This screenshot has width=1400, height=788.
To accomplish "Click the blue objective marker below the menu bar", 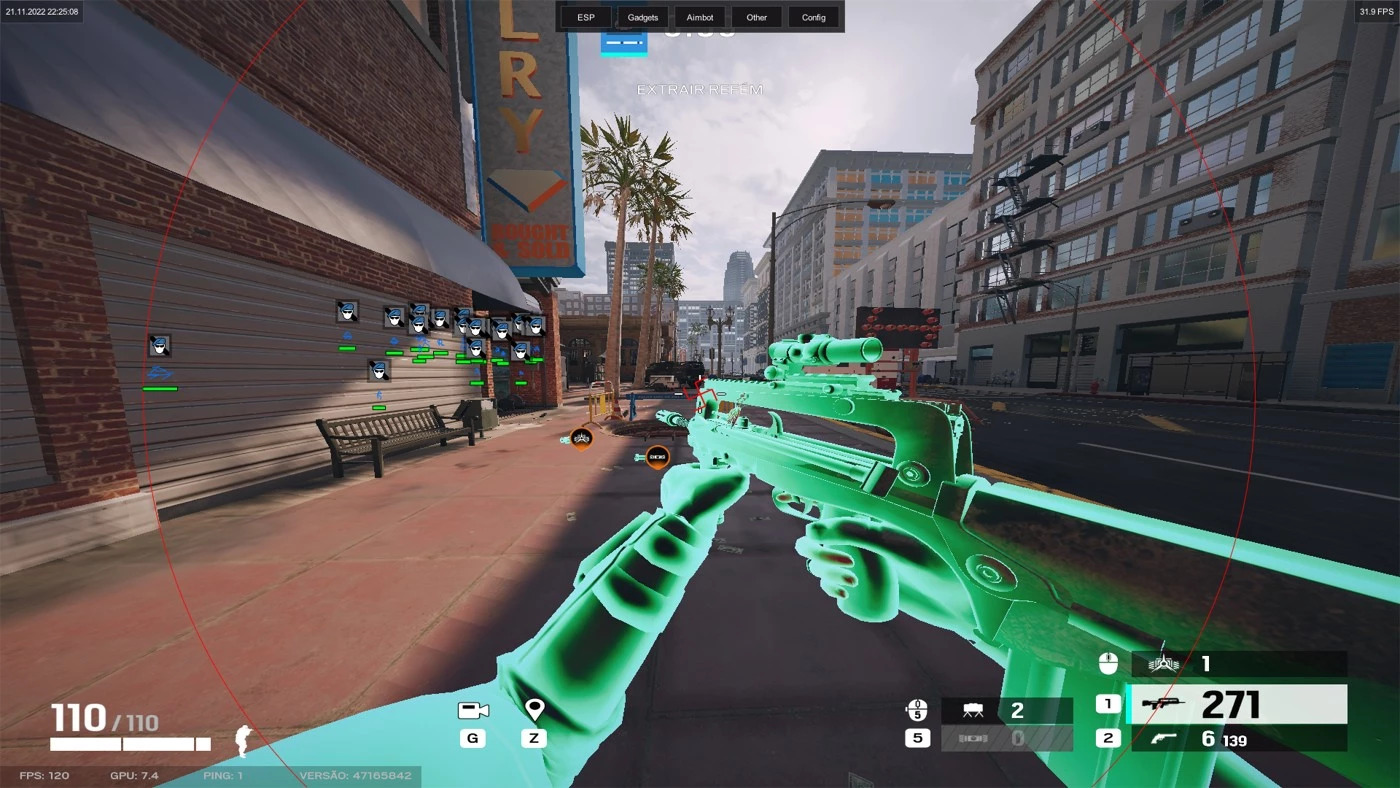I will (x=623, y=43).
